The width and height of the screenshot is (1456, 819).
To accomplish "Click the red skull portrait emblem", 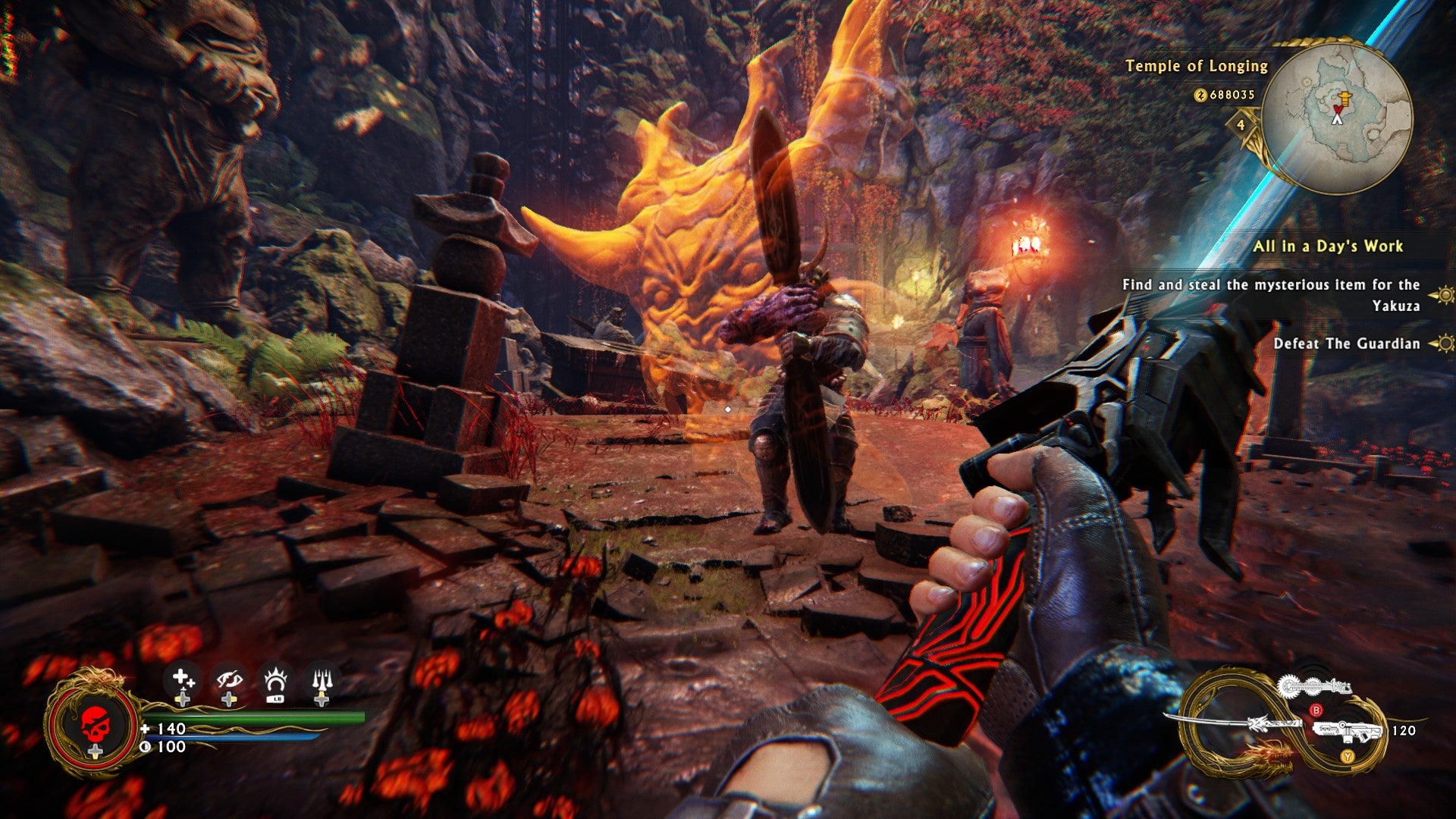I will click(x=95, y=724).
